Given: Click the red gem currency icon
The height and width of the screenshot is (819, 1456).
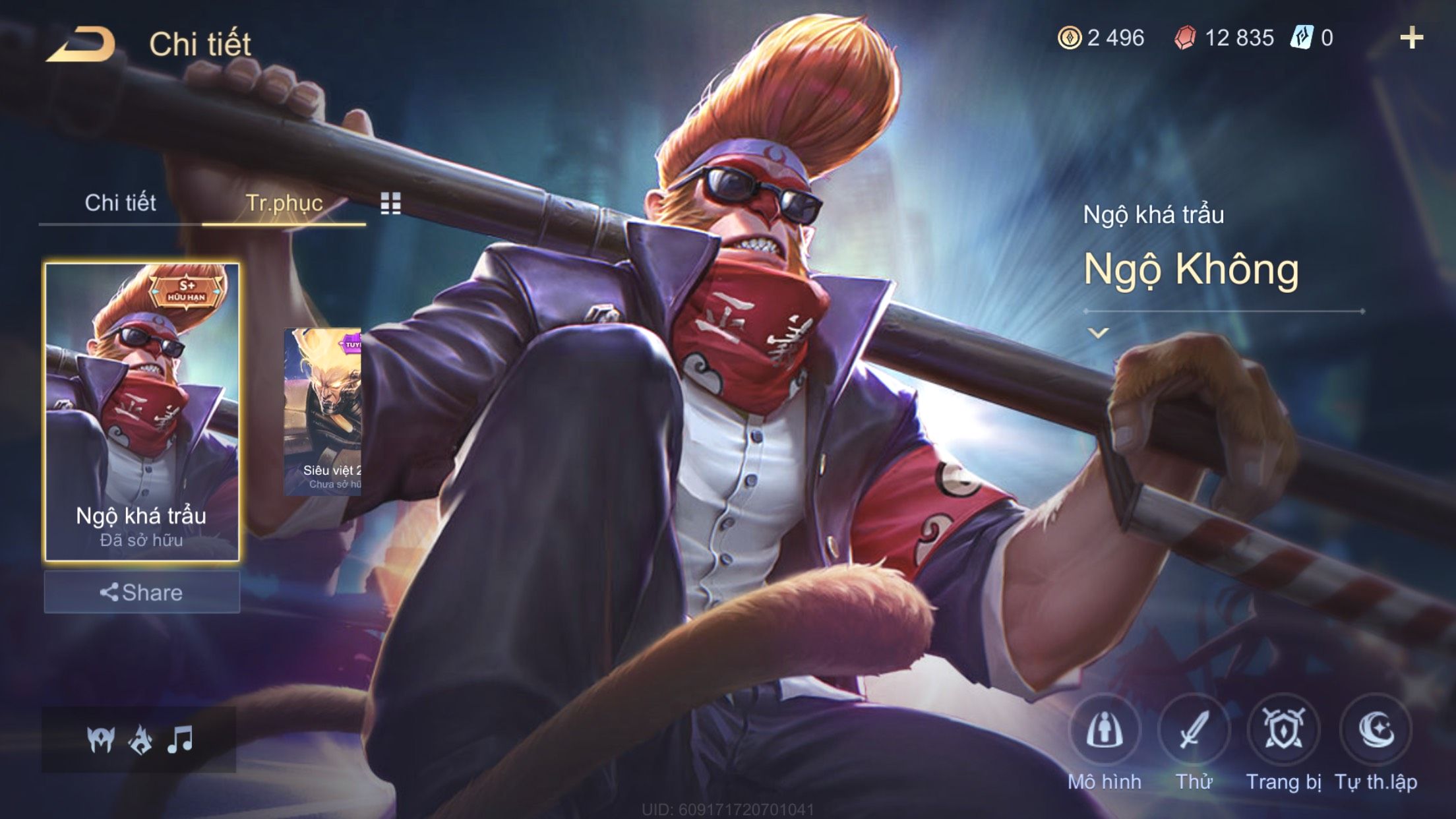Looking at the screenshot, I should [1185, 38].
